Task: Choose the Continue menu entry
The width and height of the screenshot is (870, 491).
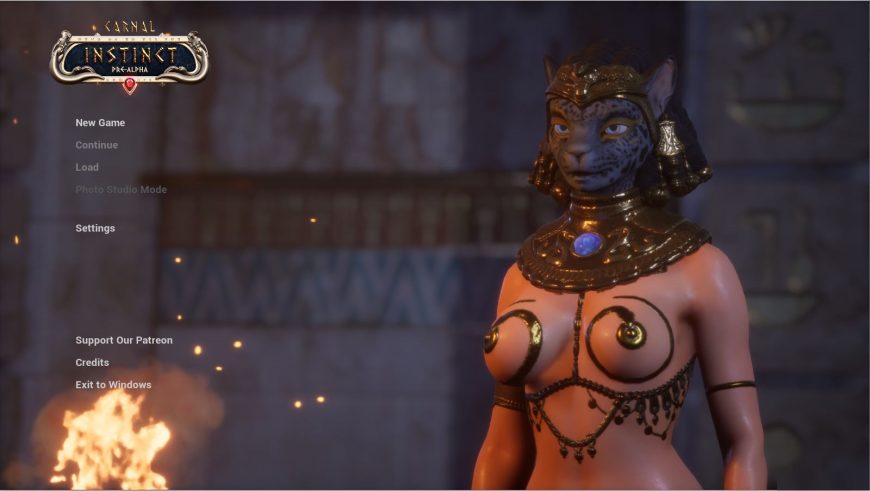Action: [x=97, y=145]
